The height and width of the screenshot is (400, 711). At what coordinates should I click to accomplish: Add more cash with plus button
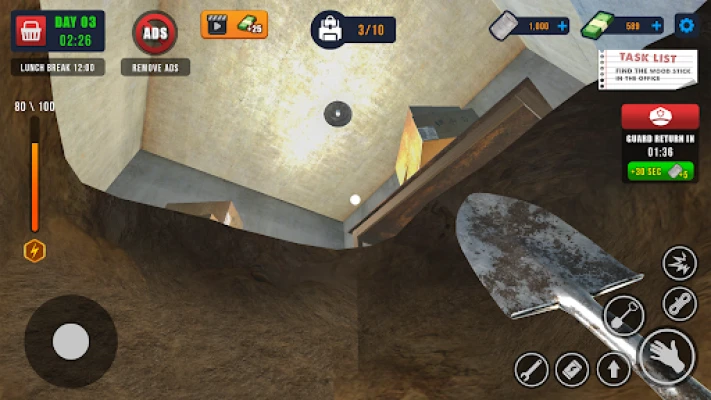click(656, 26)
